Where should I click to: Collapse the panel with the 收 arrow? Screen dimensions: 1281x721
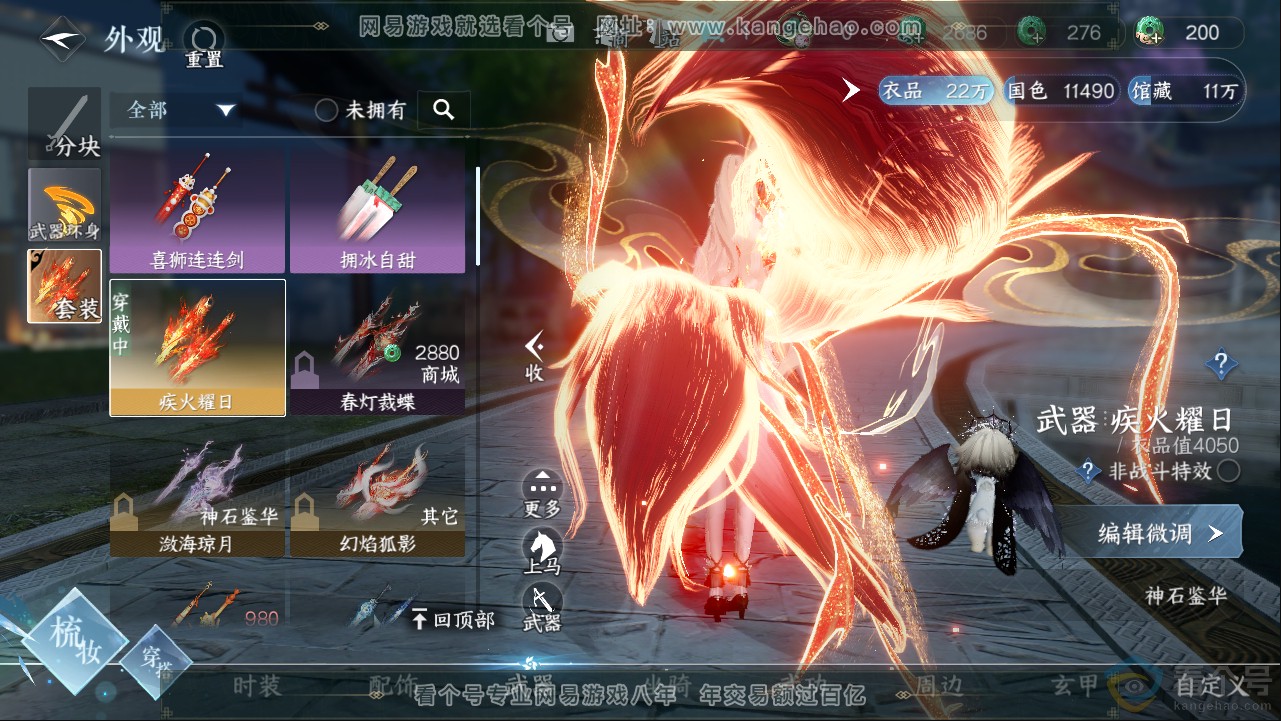point(535,356)
